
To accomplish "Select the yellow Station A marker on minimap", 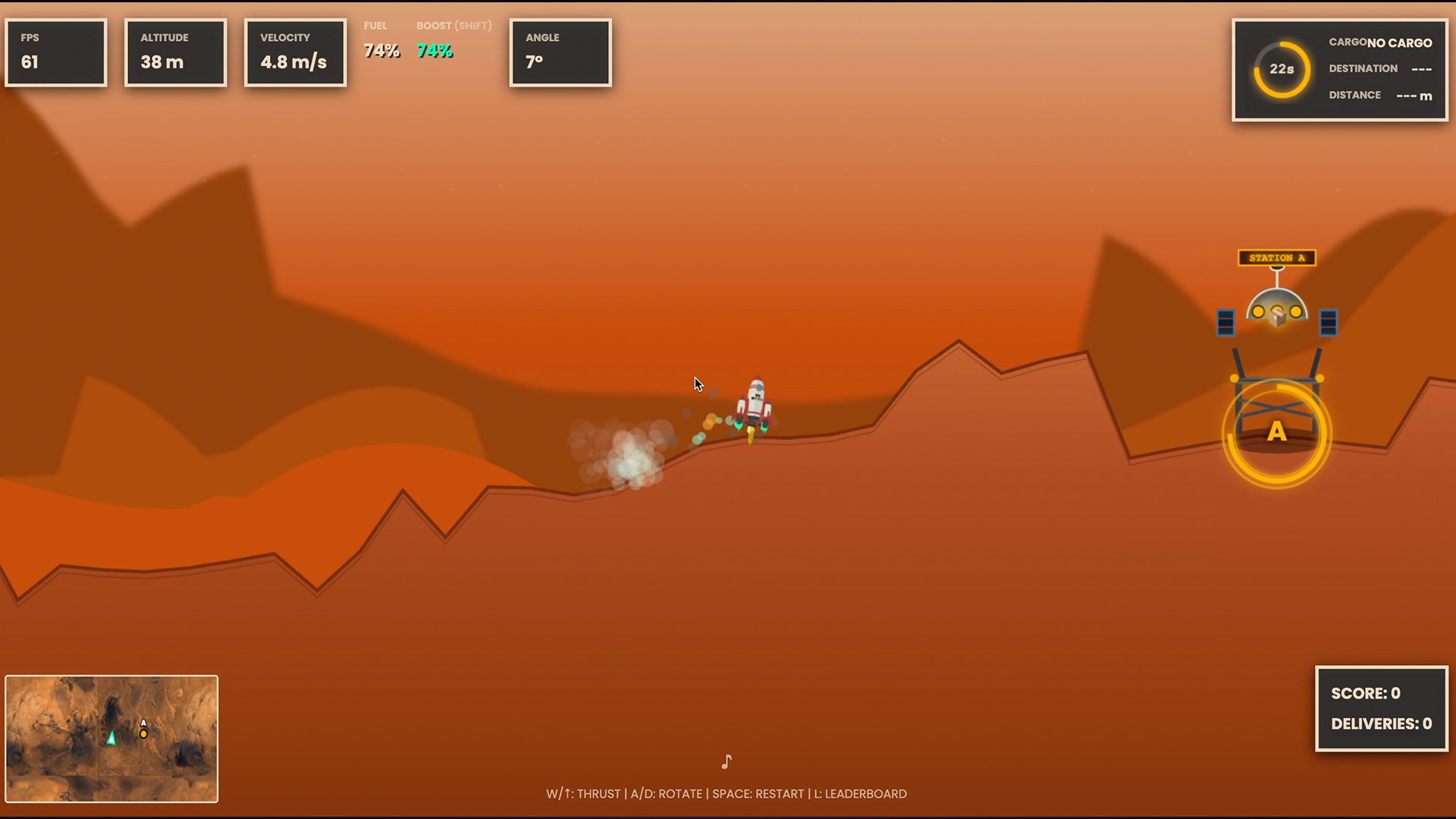I will coord(143,734).
